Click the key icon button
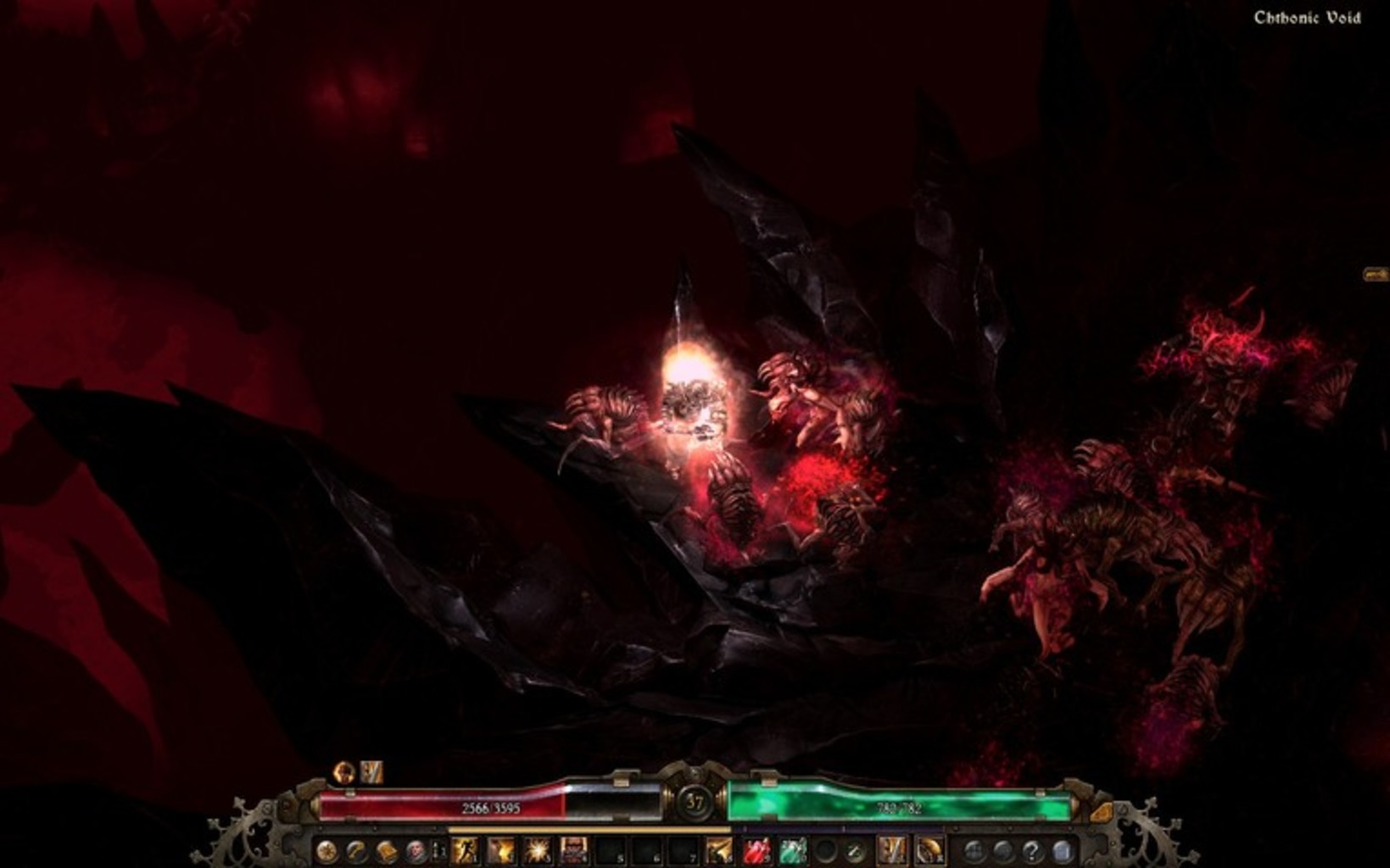This screenshot has height=868, width=1390. [356, 850]
